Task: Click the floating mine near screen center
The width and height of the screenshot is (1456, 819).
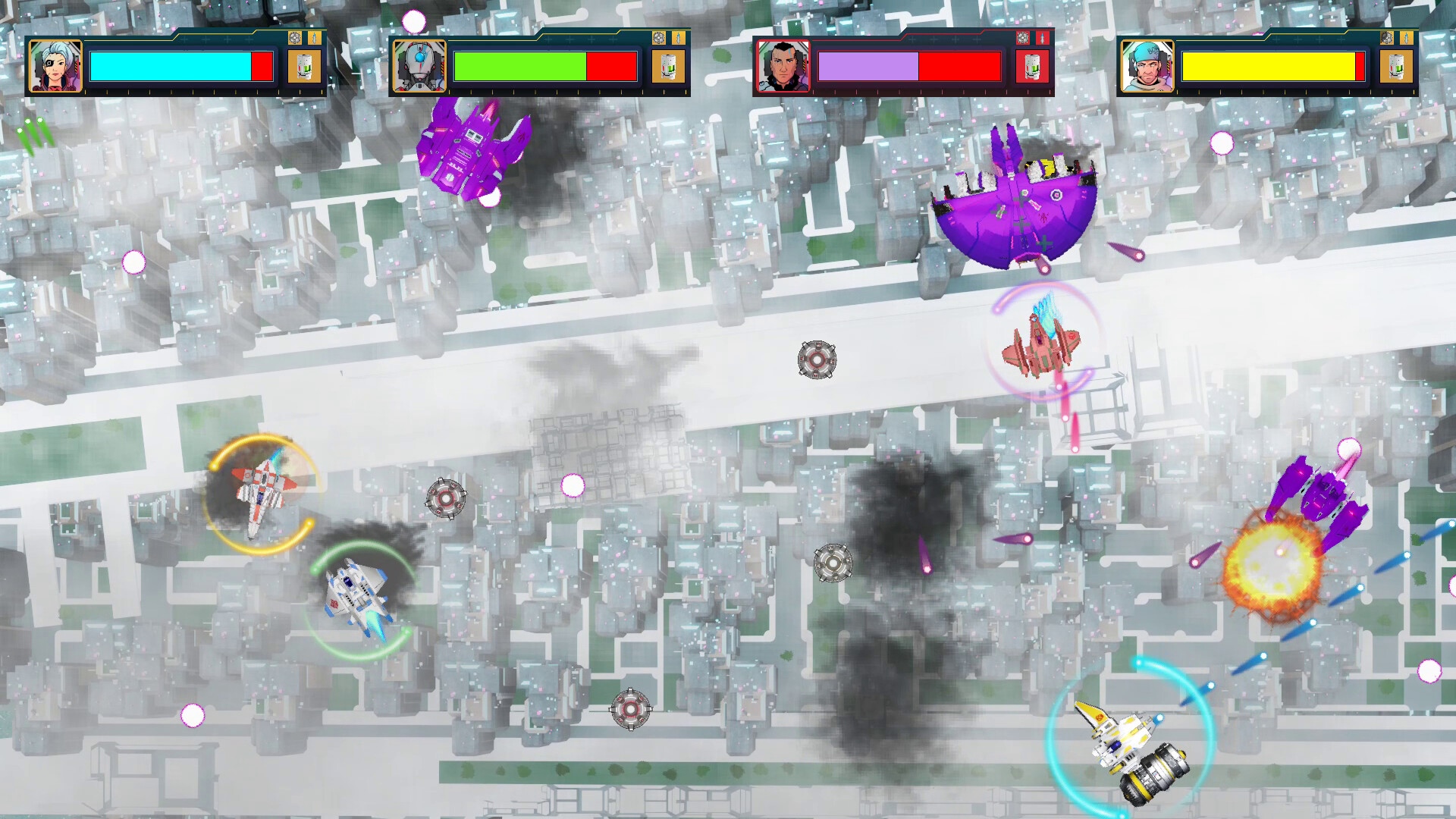Action: click(x=818, y=361)
